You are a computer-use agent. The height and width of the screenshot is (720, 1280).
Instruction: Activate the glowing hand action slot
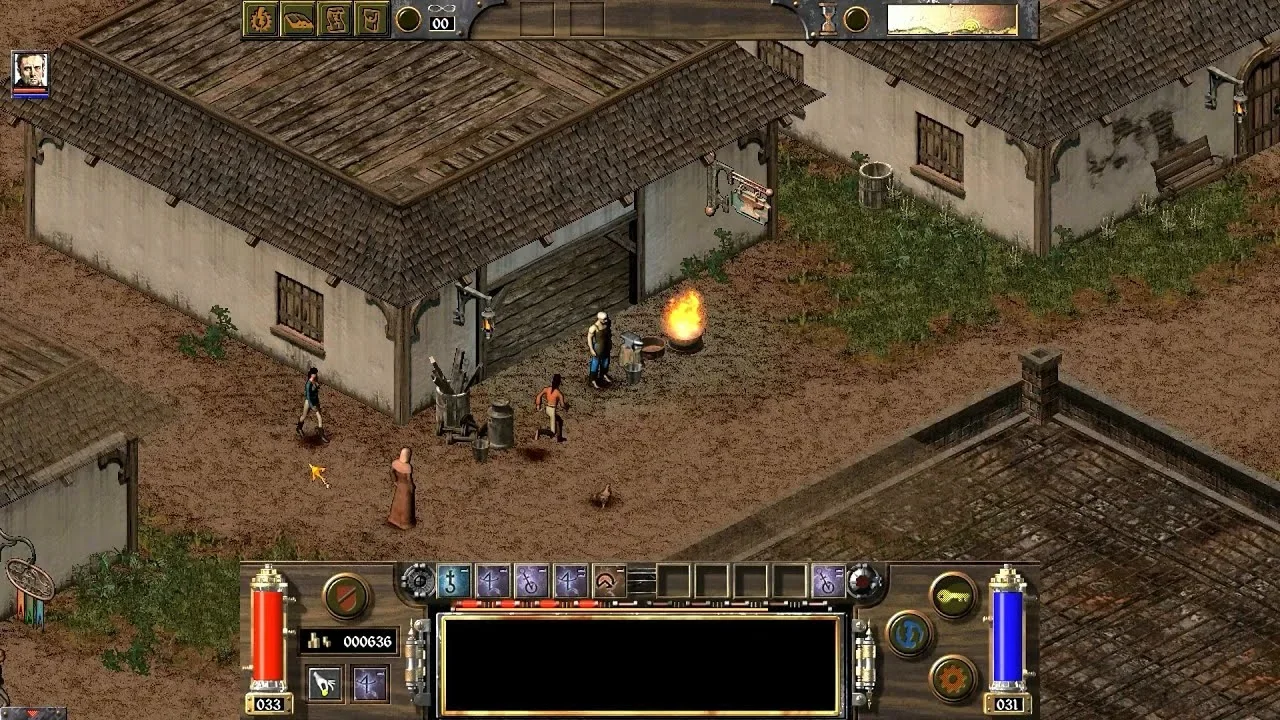pos(325,684)
